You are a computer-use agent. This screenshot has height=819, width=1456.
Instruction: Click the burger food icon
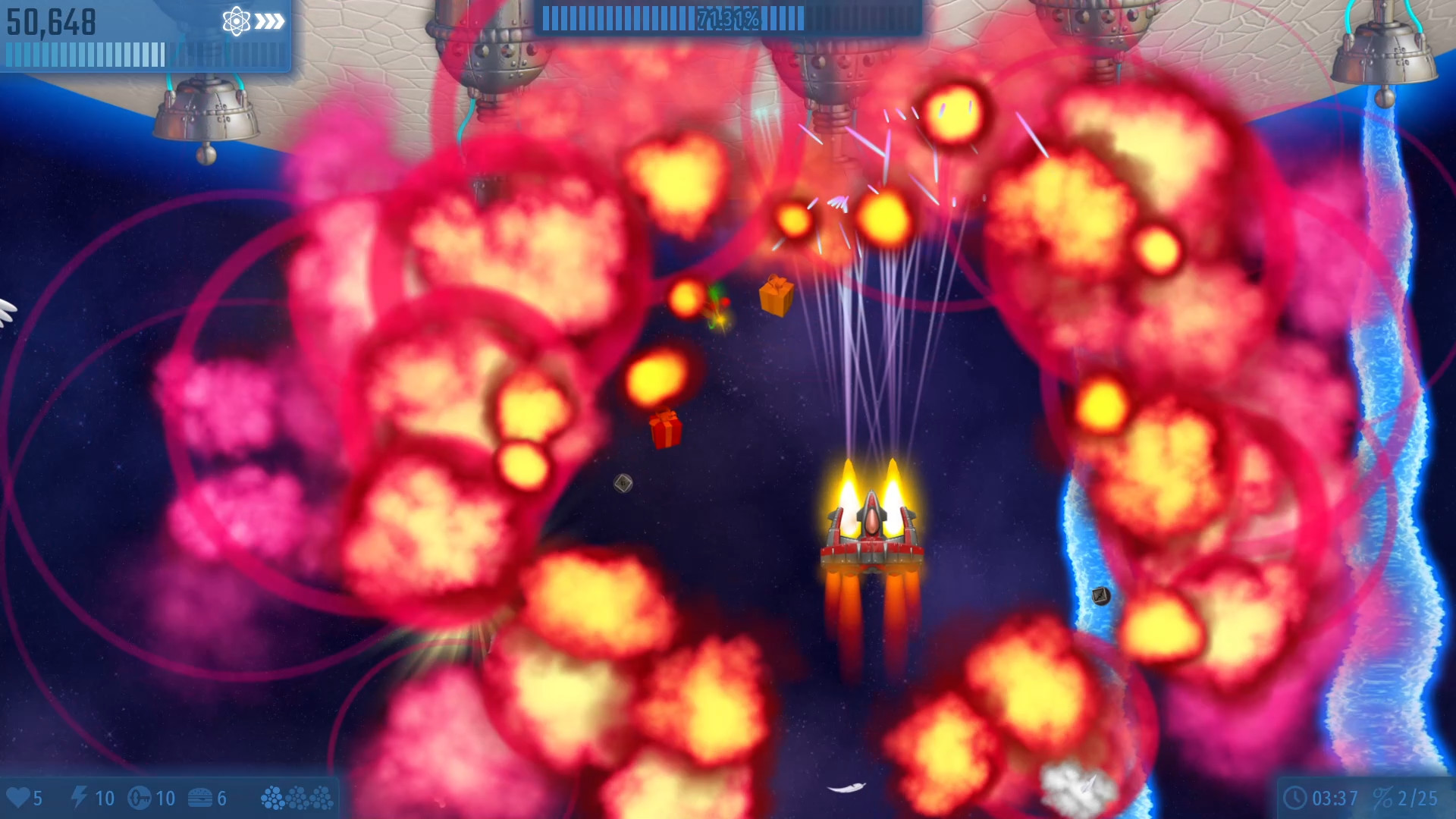(x=200, y=798)
